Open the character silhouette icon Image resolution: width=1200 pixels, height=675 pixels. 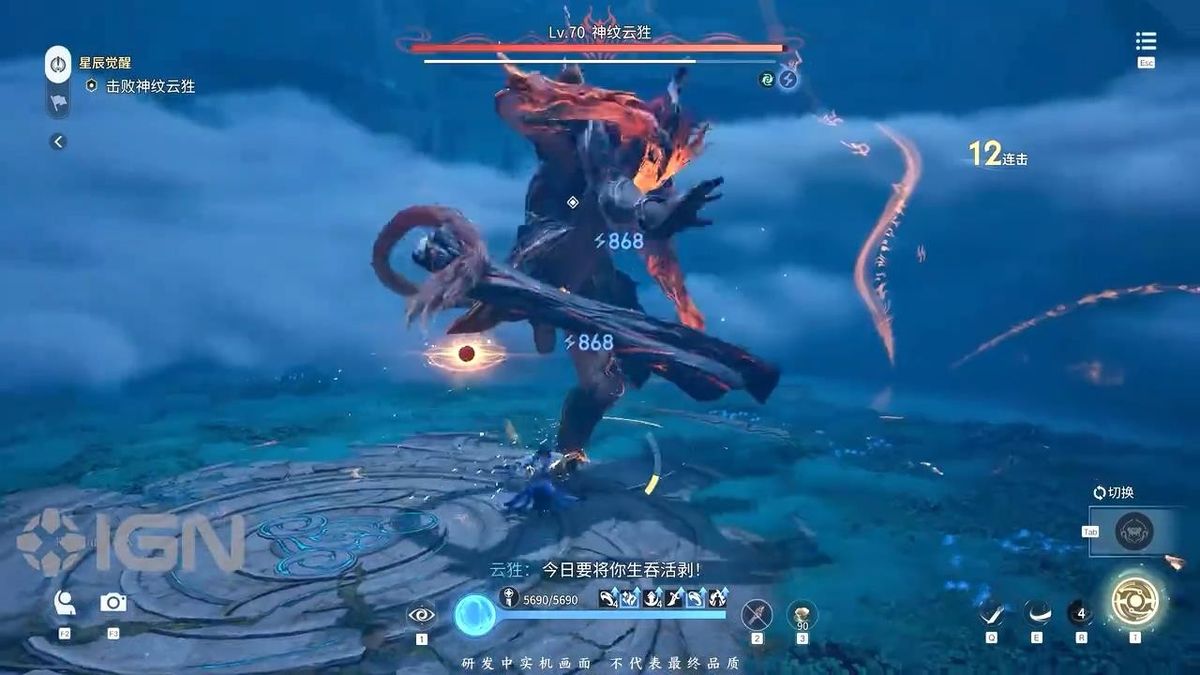coord(65,602)
